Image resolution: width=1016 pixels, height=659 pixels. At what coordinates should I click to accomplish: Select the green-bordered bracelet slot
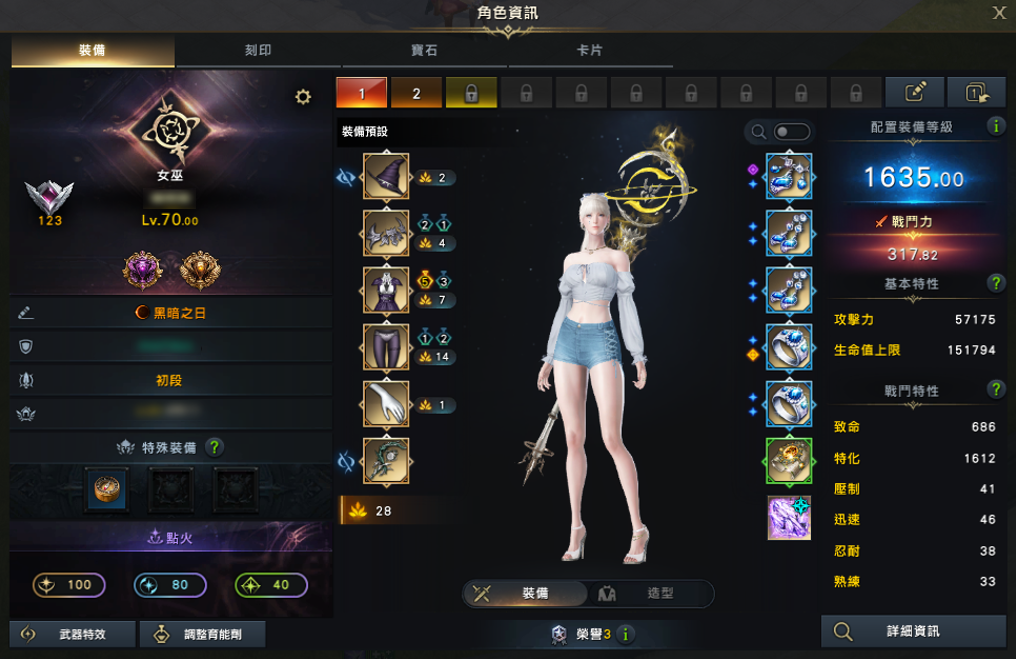789,461
